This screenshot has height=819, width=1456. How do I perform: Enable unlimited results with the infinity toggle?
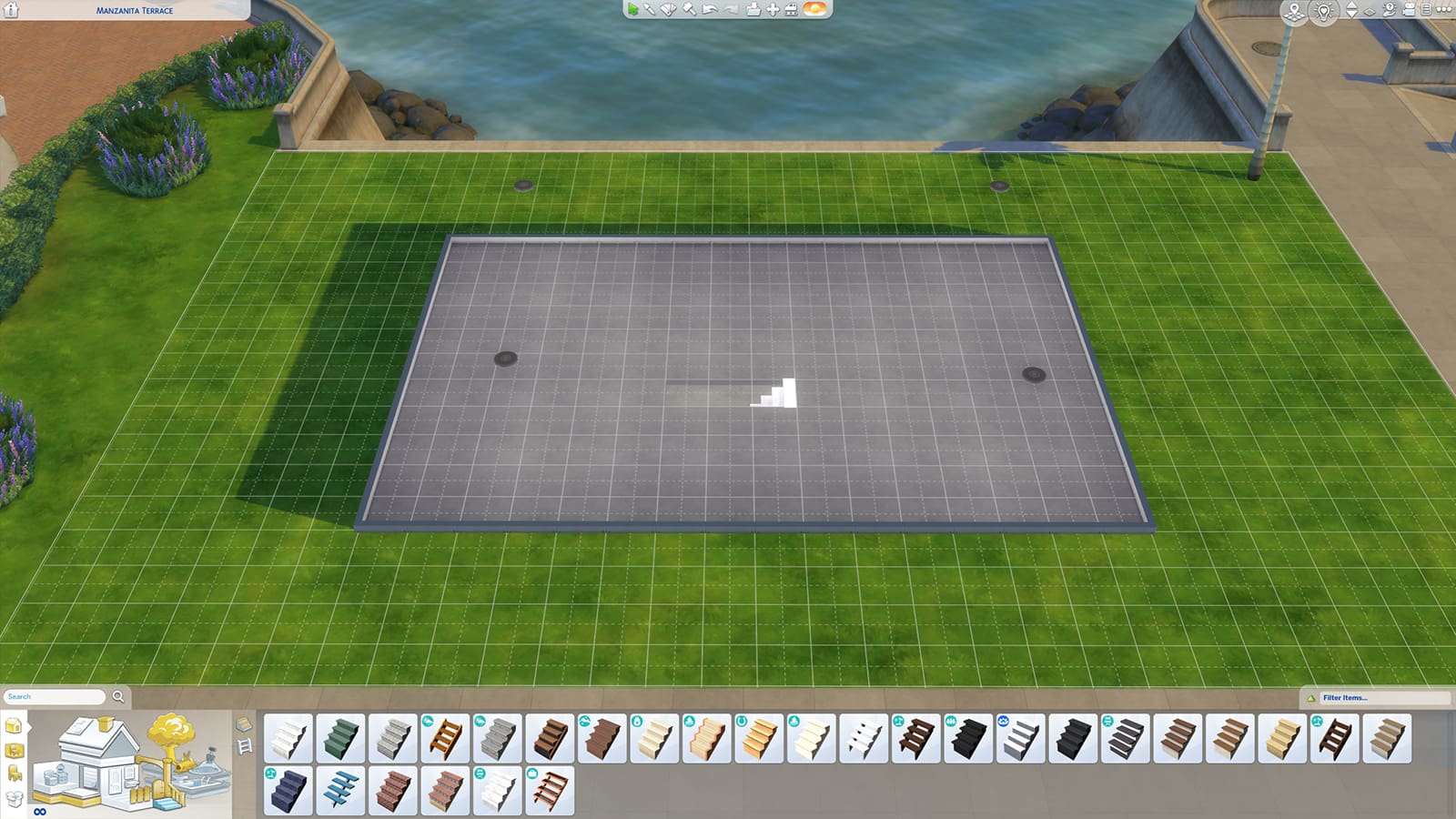tap(40, 811)
